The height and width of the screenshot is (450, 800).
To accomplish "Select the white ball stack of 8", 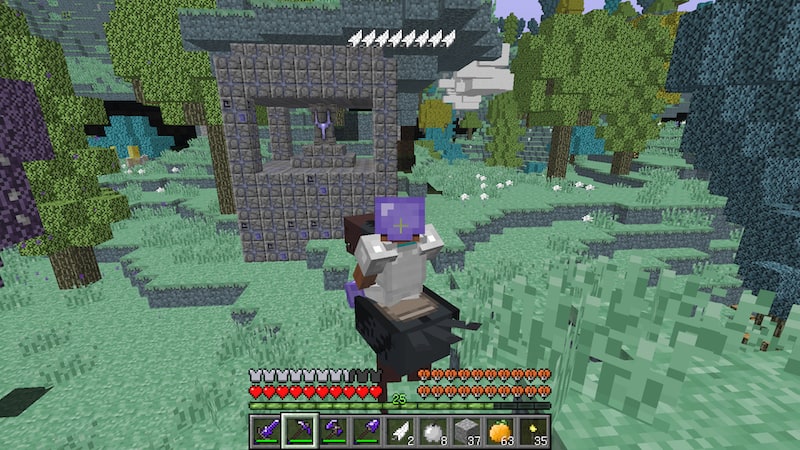I will pos(431,429).
